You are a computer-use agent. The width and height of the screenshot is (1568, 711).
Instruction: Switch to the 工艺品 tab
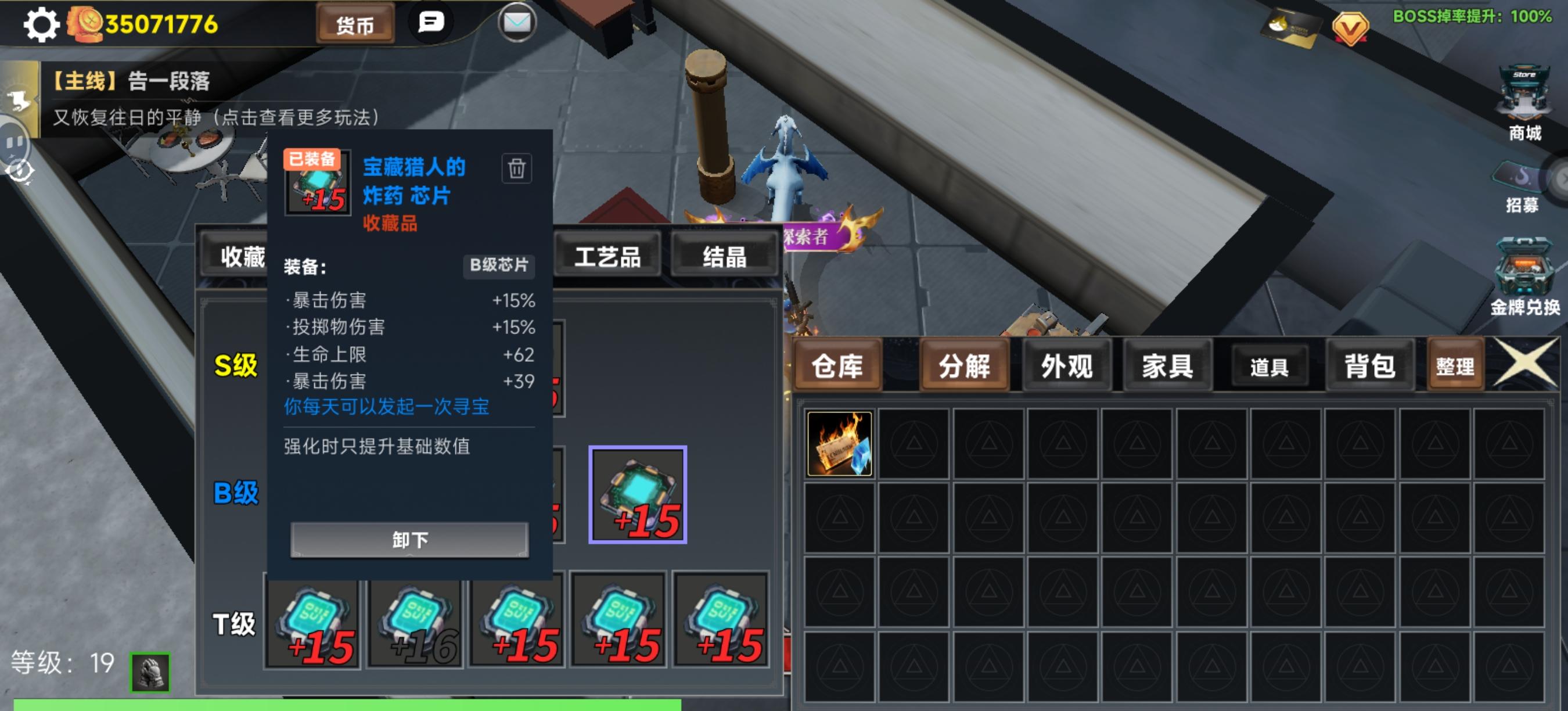pyautogui.click(x=607, y=257)
